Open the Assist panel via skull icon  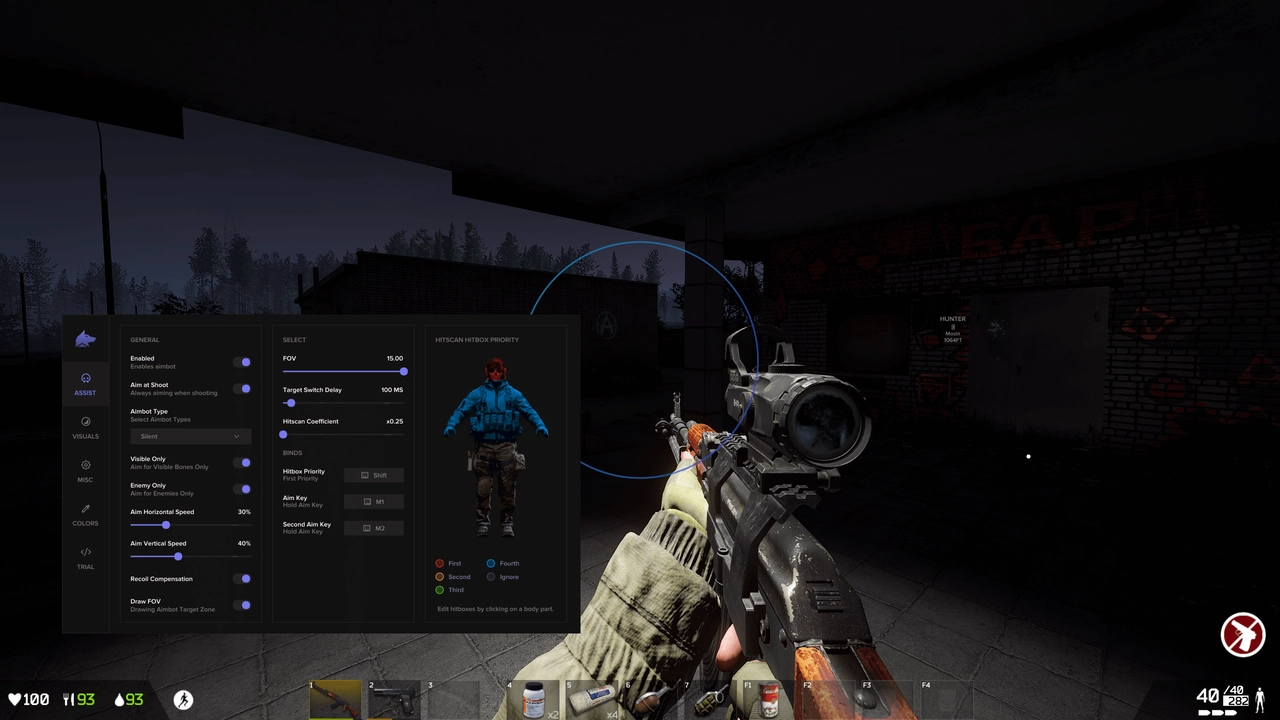point(85,378)
